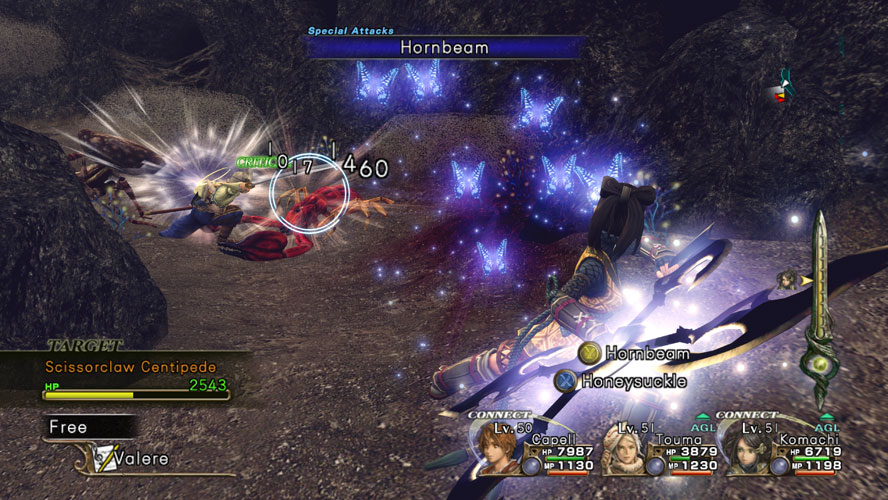Click the Special Attacks Hornbeam banner
The image size is (888, 500).
point(445,46)
